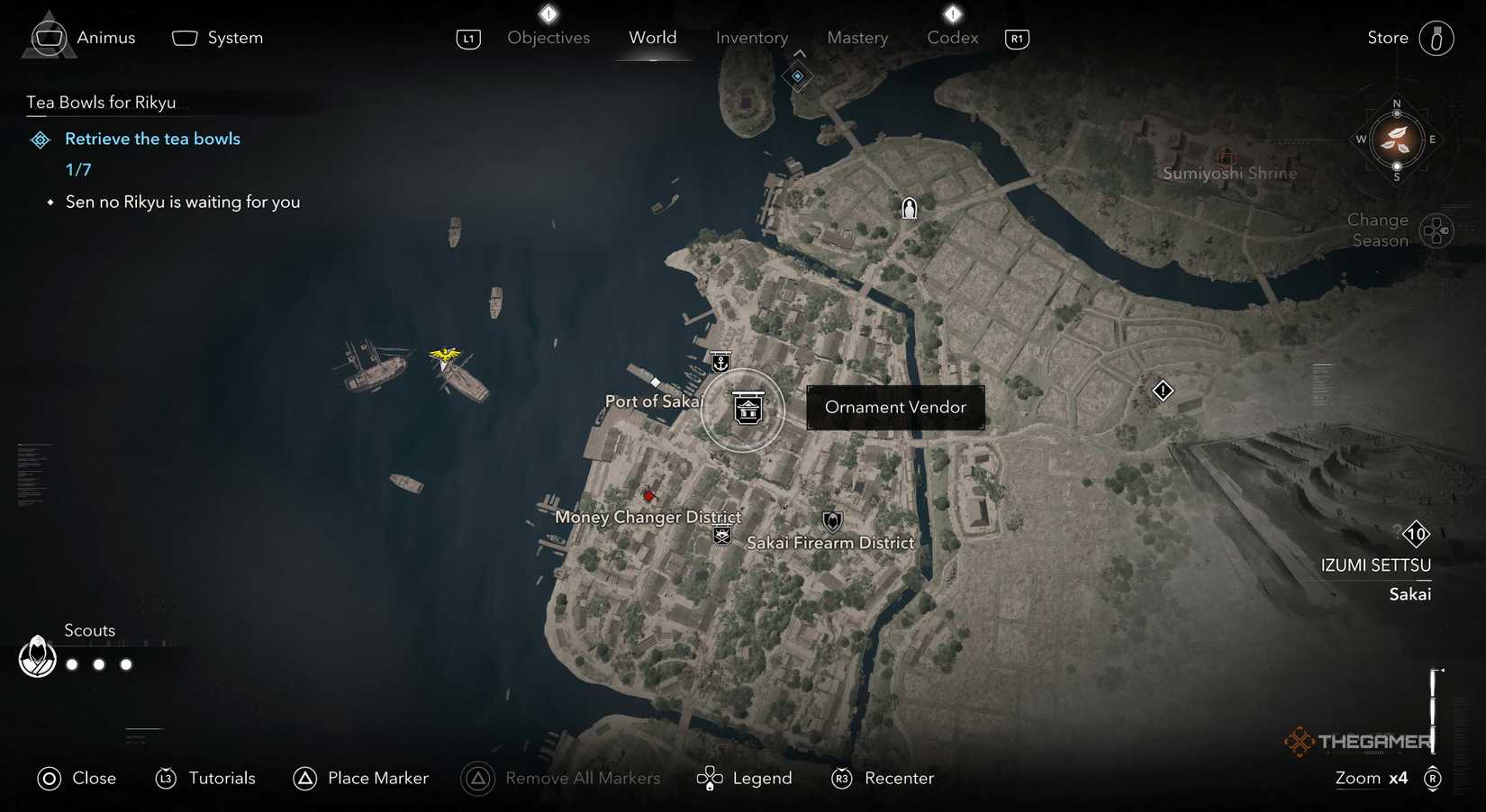Click the System icon next to Animus
This screenshot has width=1486, height=812.
coord(185,37)
